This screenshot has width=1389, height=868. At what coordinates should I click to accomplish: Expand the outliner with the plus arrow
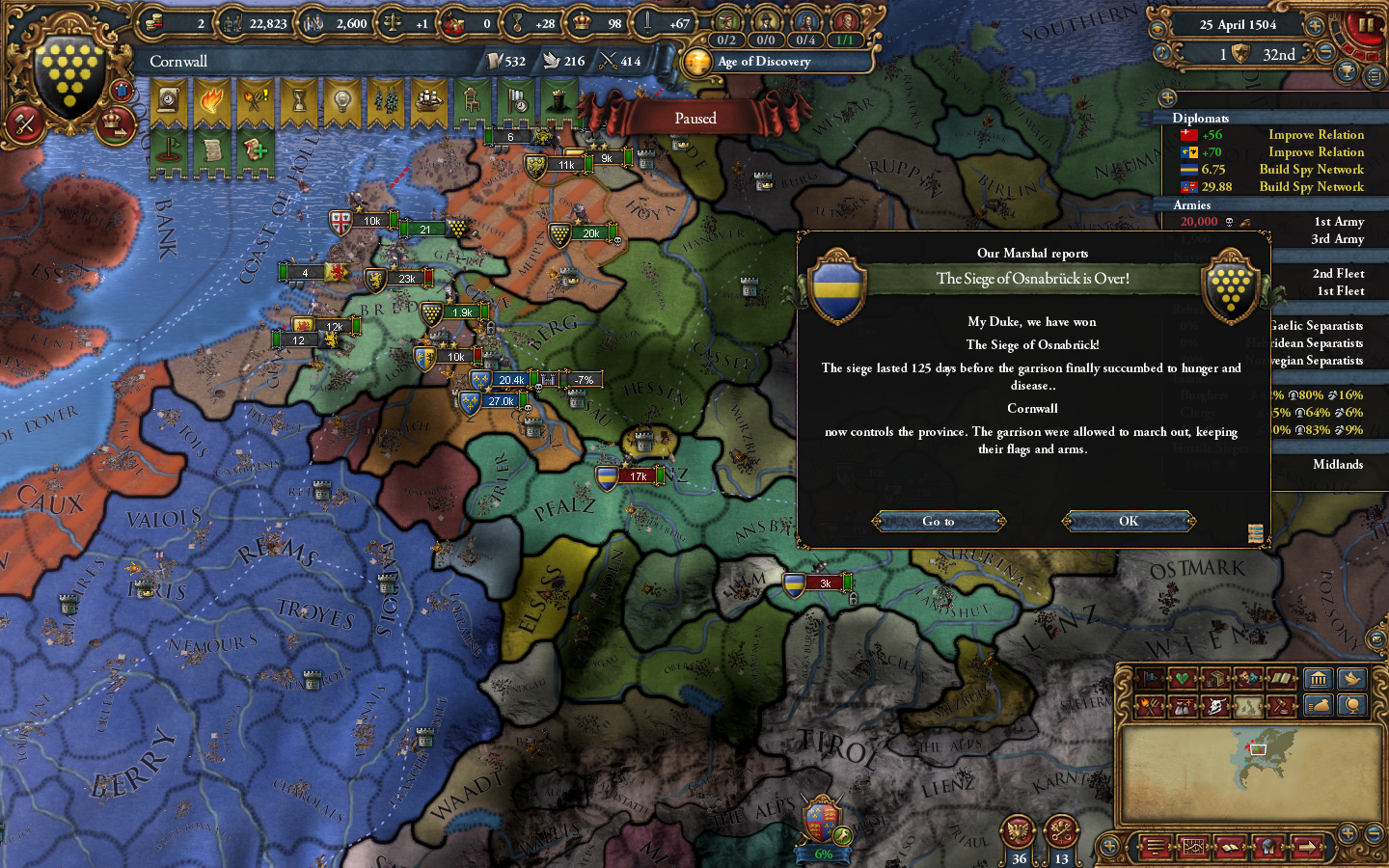pyautogui.click(x=1169, y=96)
